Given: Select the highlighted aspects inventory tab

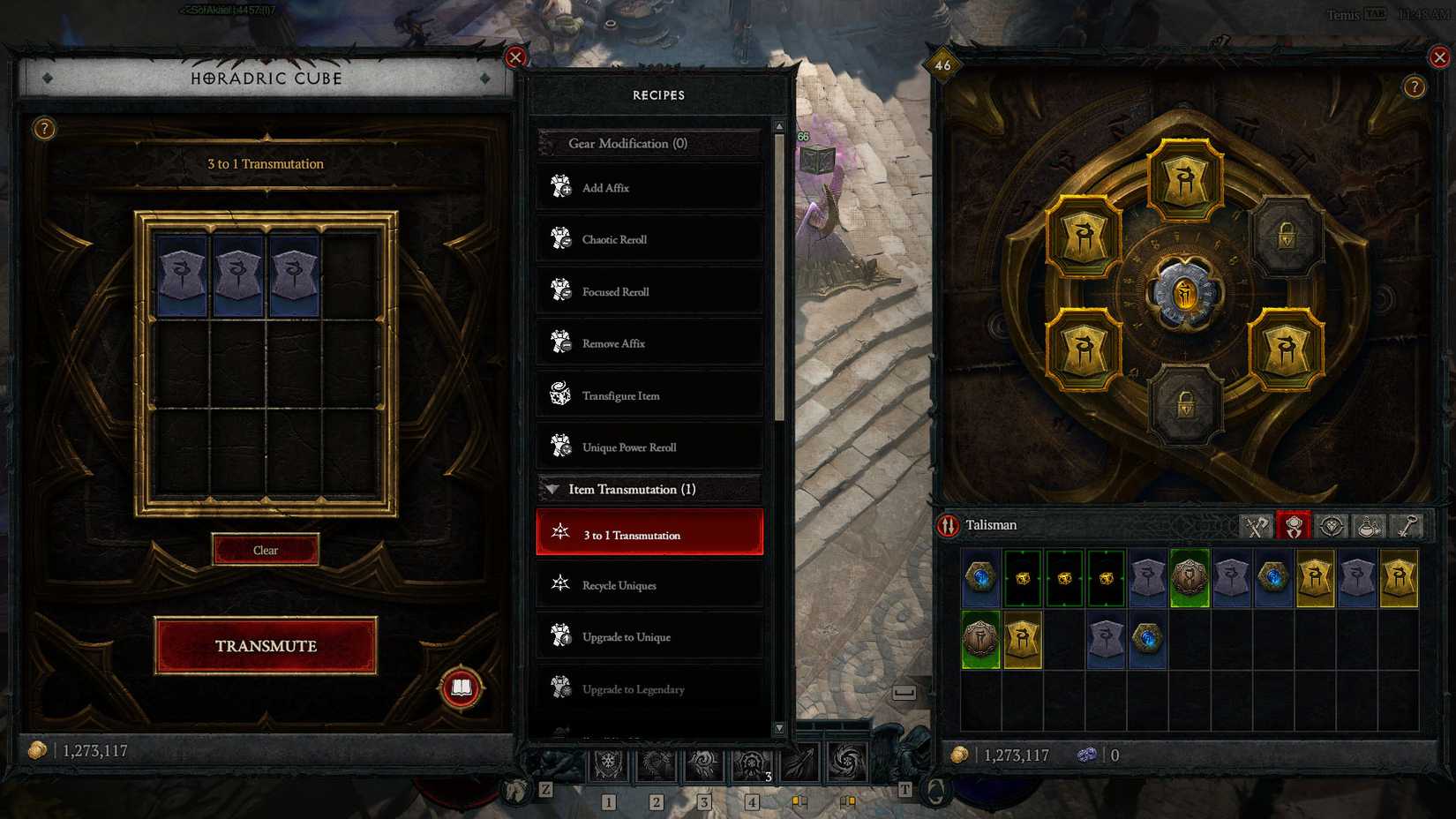Looking at the screenshot, I should tap(1294, 526).
